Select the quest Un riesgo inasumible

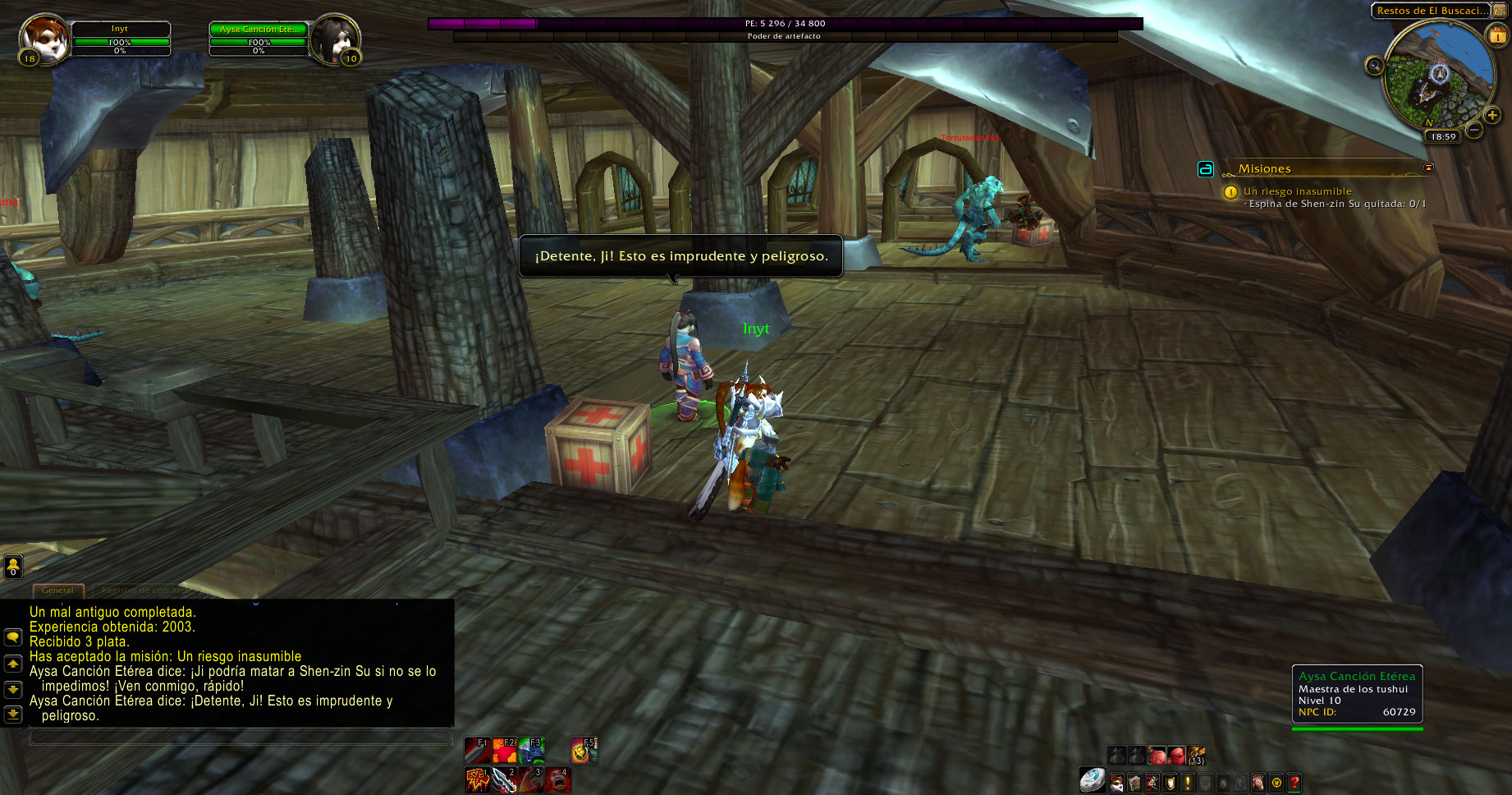pos(1297,191)
